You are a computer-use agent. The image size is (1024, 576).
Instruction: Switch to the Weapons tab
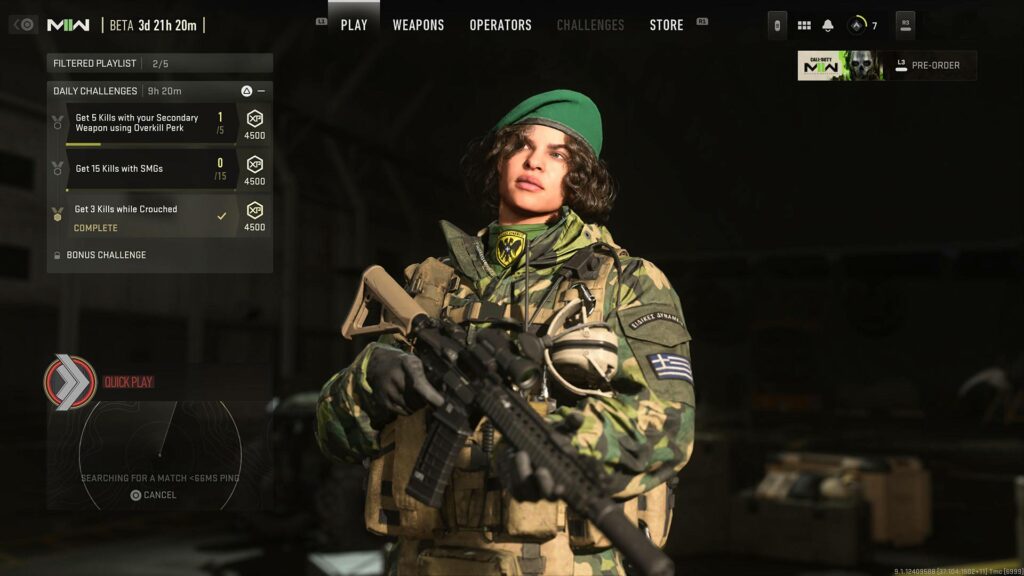click(x=418, y=25)
